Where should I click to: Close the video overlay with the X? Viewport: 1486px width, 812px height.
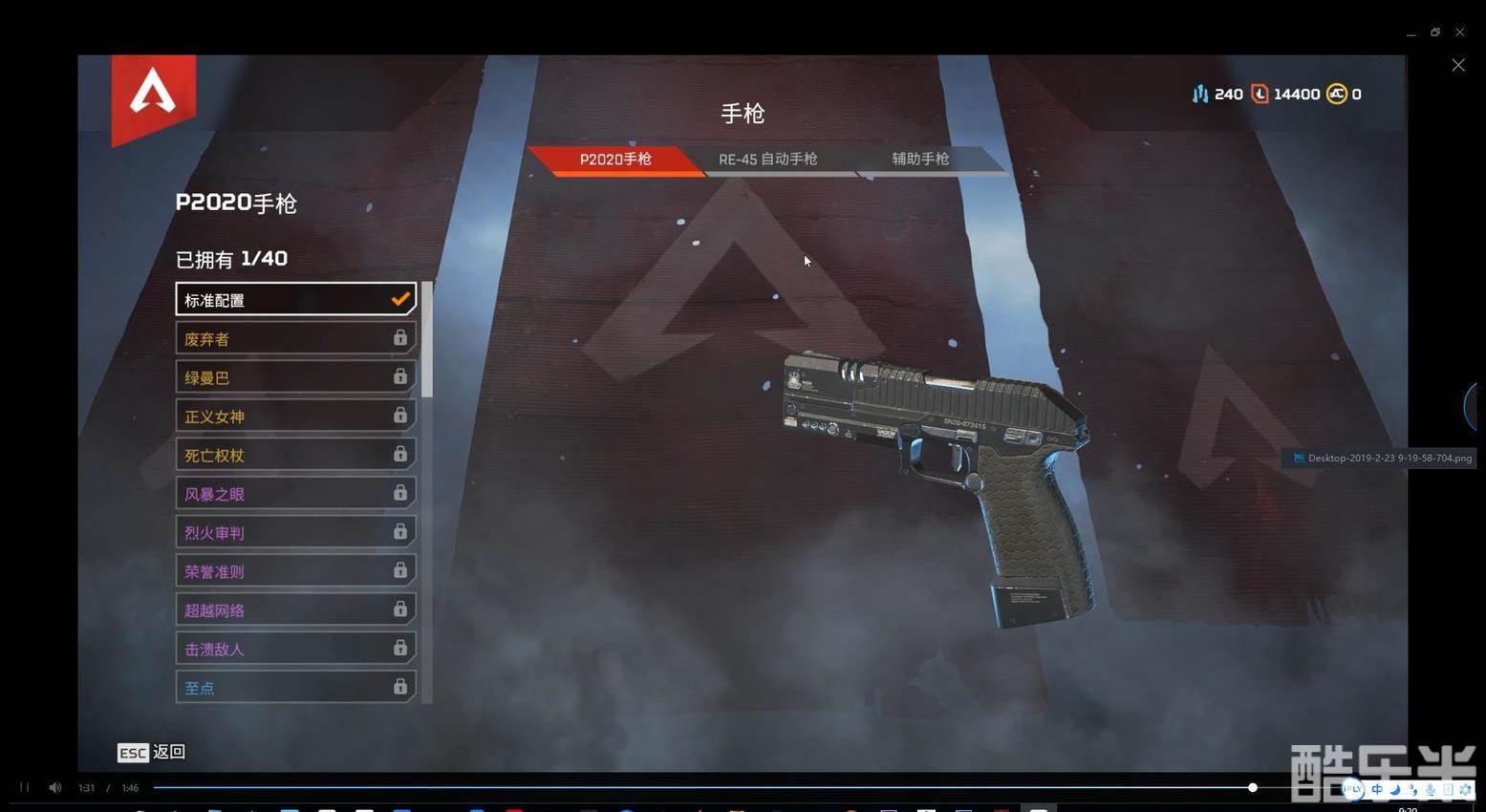coord(1457,65)
